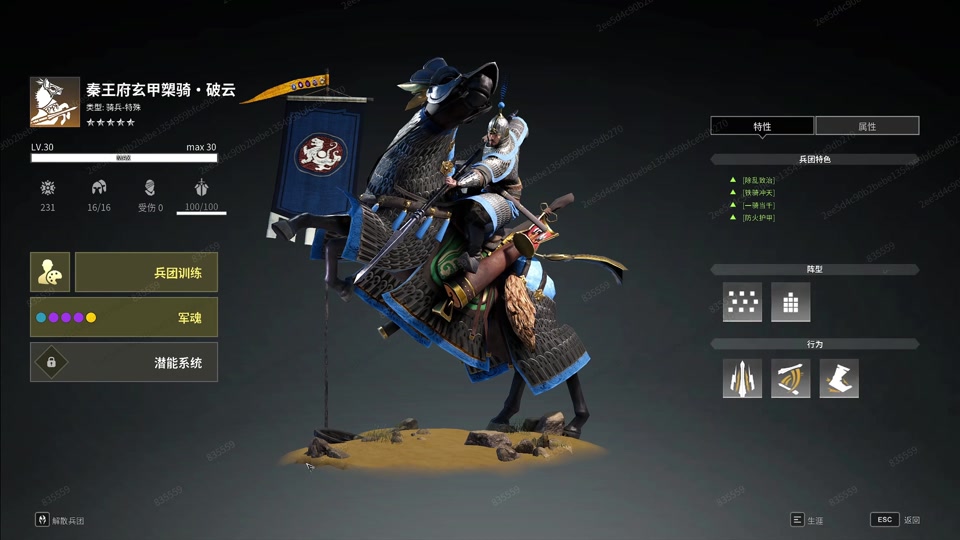Viewport: 960px width, 540px height.
Task: Choose the slashing weapon behavior icon
Action: pyautogui.click(x=790, y=379)
